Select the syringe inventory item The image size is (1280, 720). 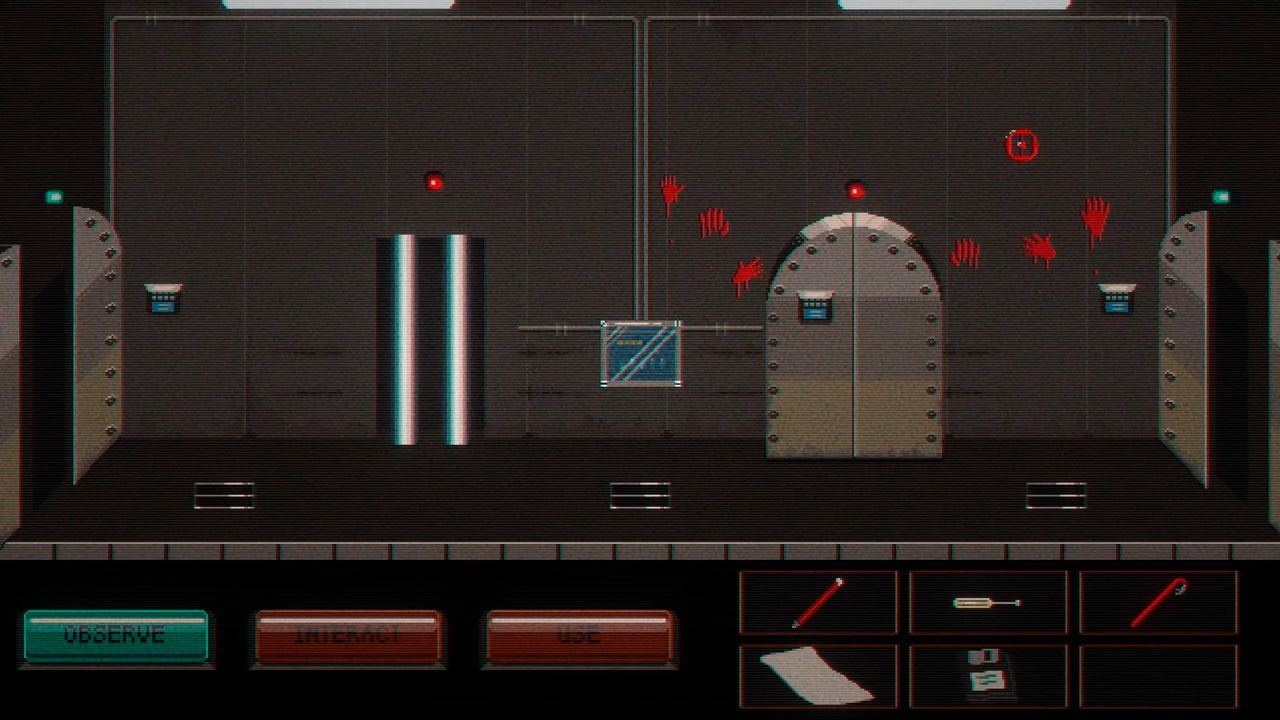click(x=990, y=602)
